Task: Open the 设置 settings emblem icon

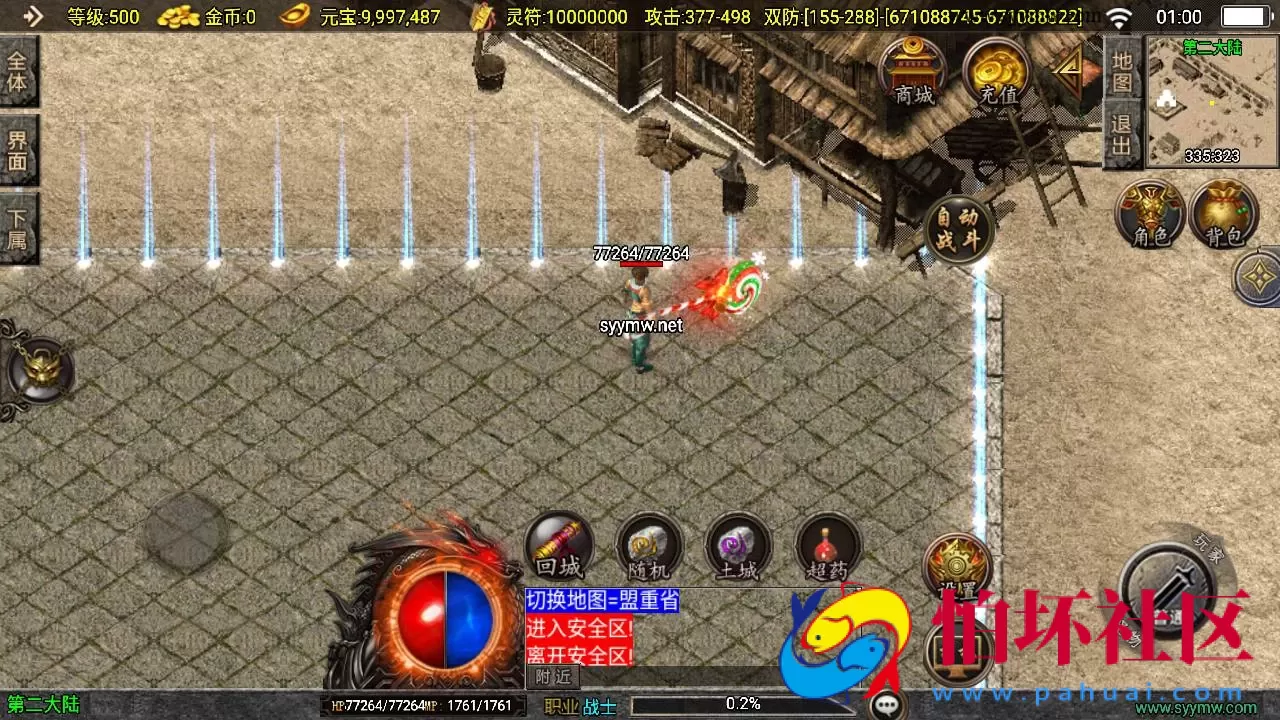Action: pos(957,566)
